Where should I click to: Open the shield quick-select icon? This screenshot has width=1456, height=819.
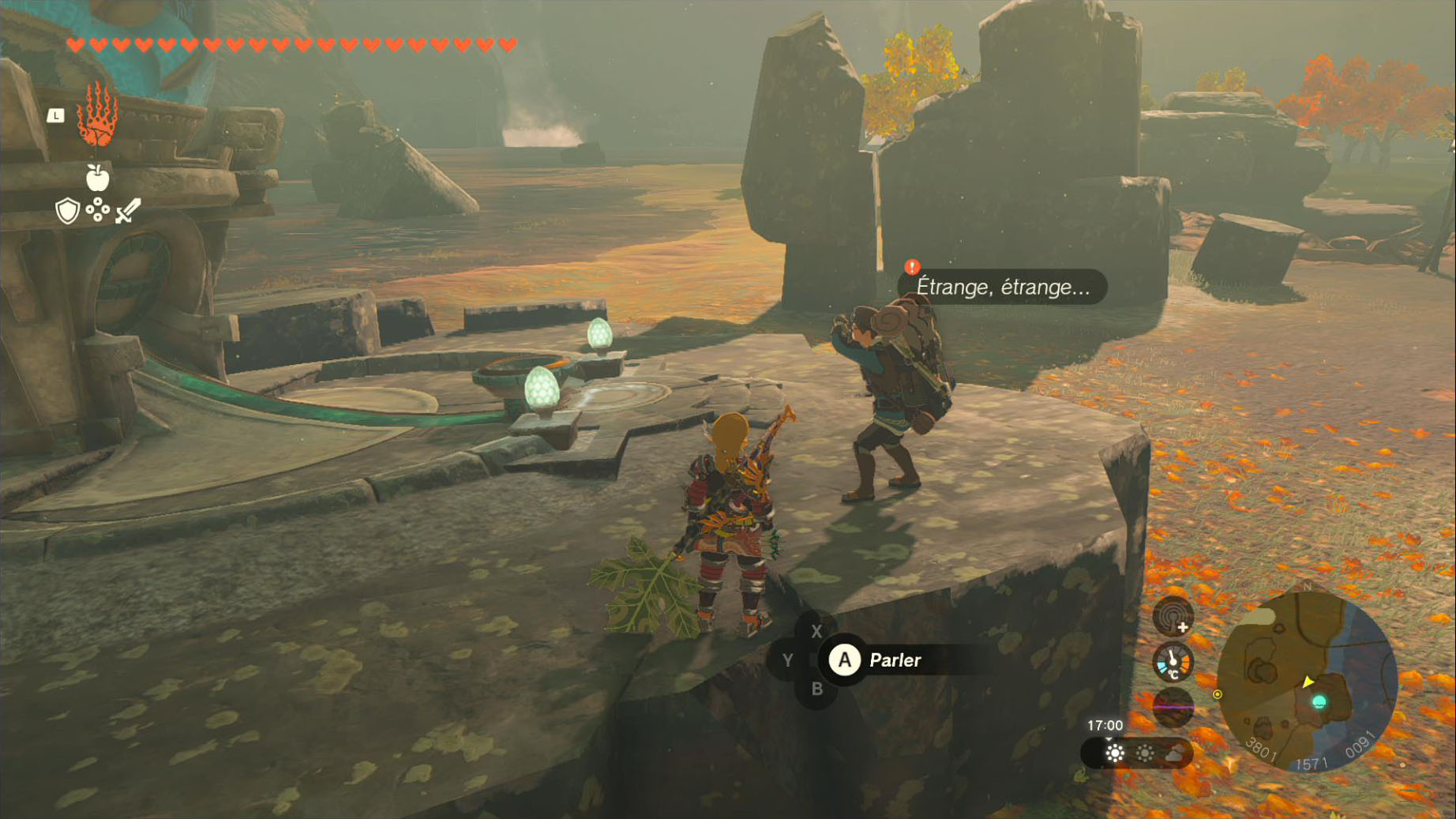coord(68,211)
